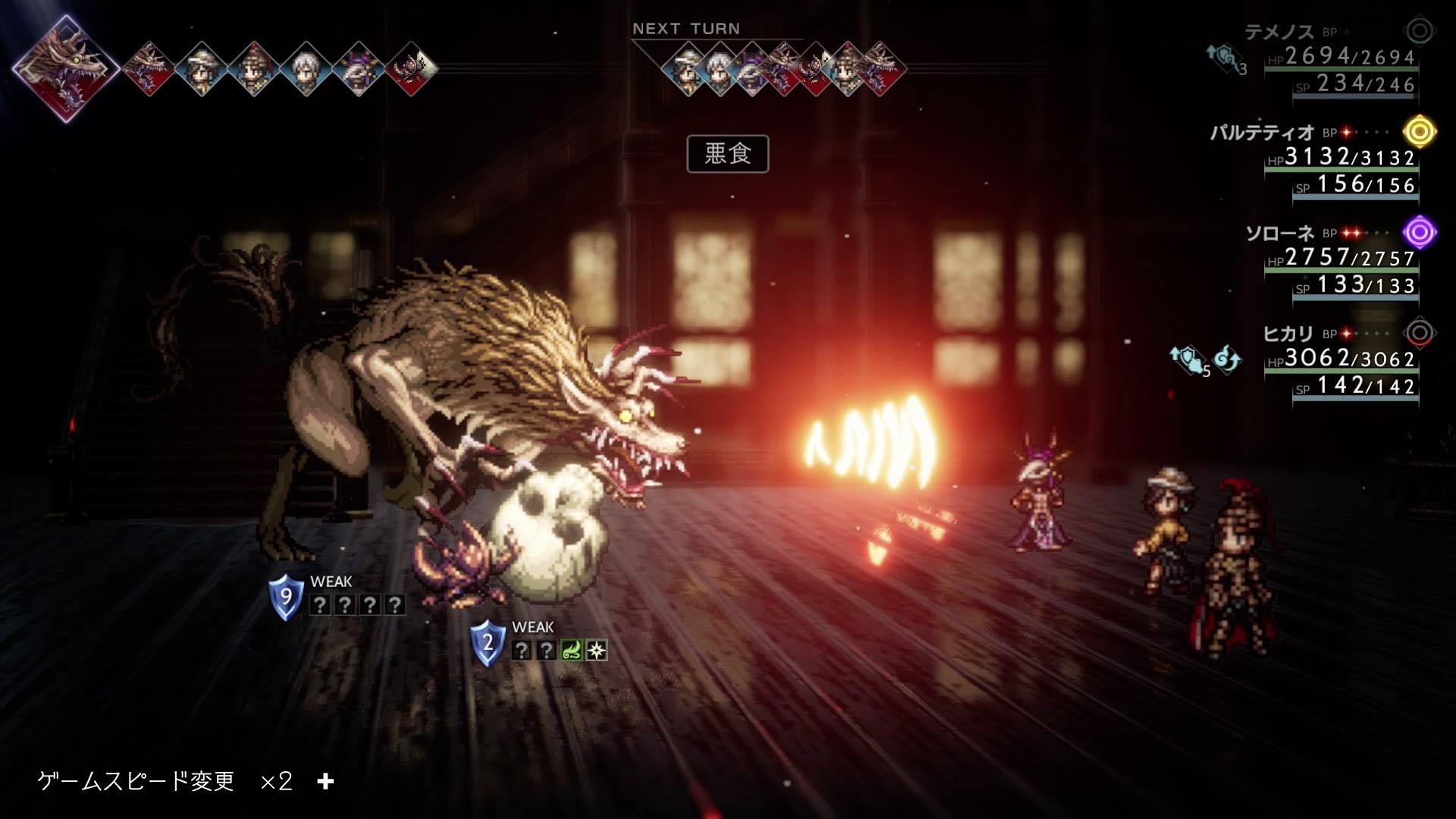Select テメノス in the party list
1456x819 pixels.
tap(1279, 32)
